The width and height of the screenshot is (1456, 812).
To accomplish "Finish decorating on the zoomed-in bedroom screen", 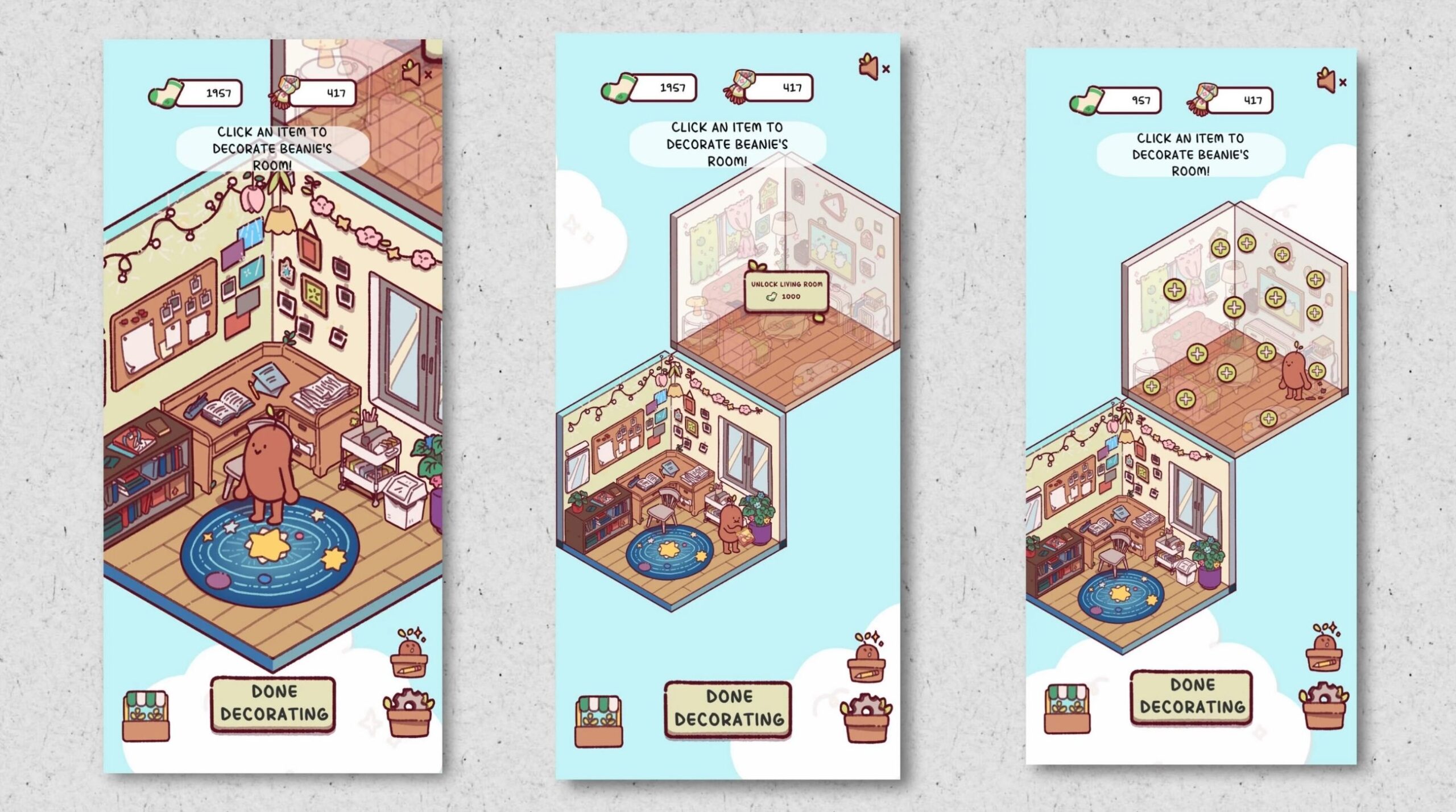I will point(273,703).
